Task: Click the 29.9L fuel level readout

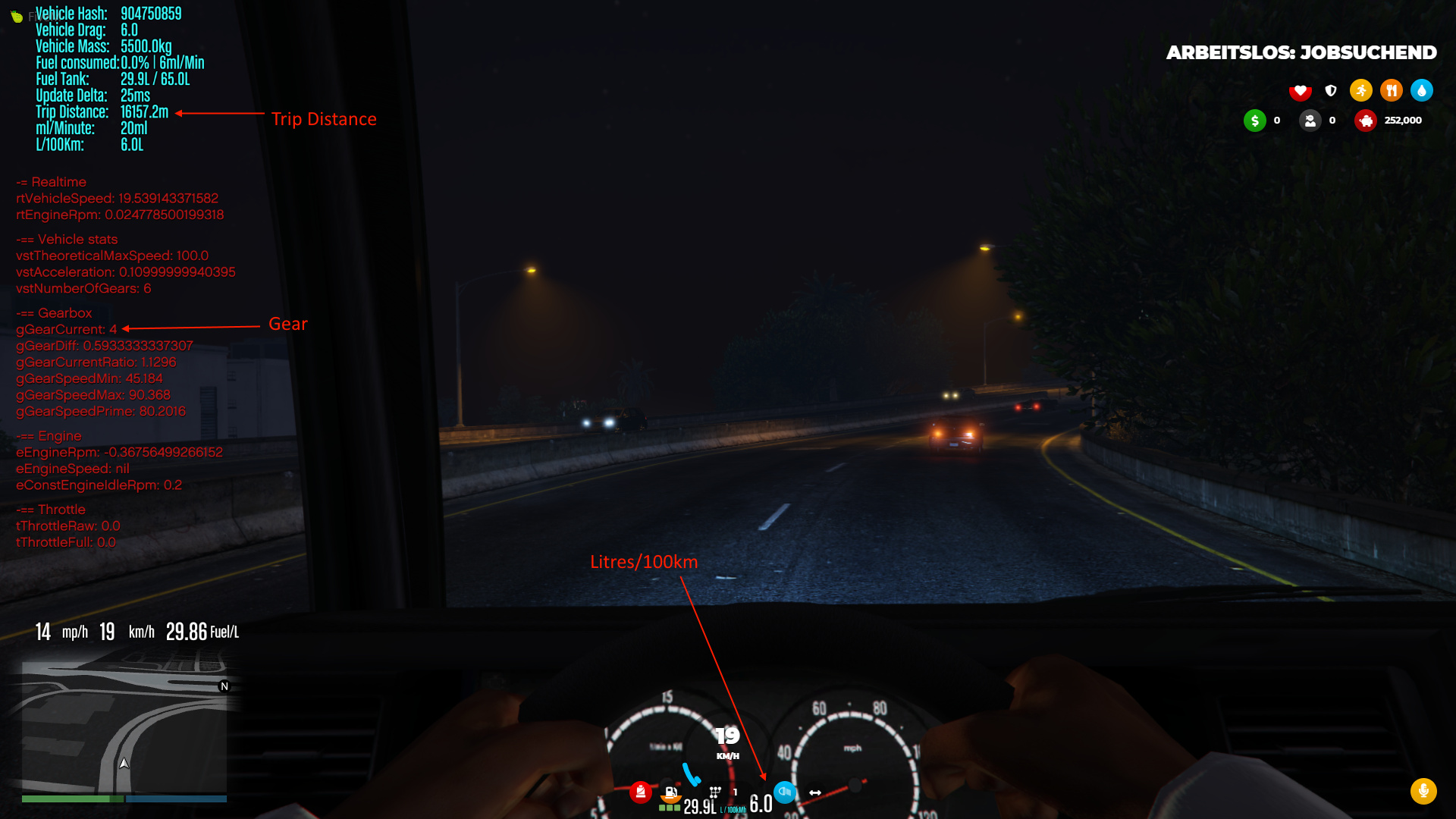Action: (x=699, y=806)
